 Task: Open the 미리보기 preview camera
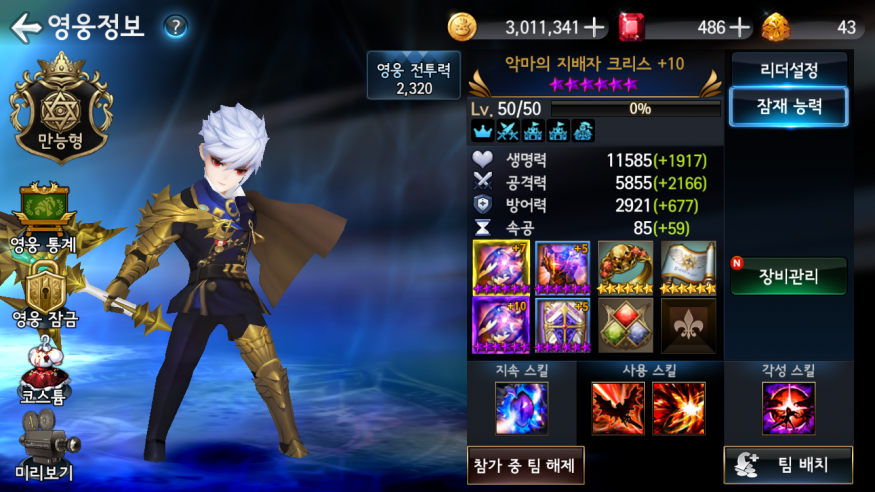(44, 453)
